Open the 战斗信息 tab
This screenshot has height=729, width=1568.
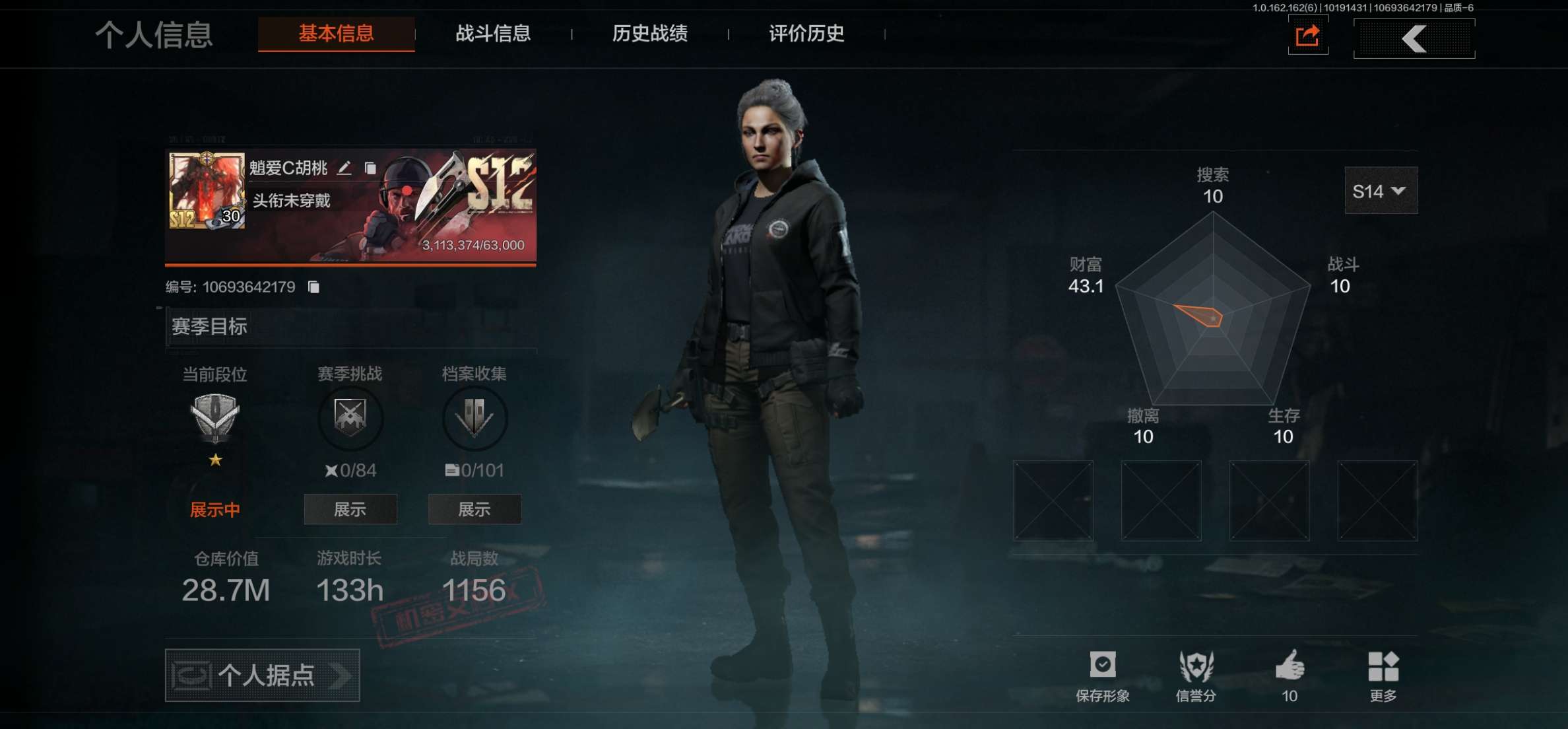coord(493,34)
